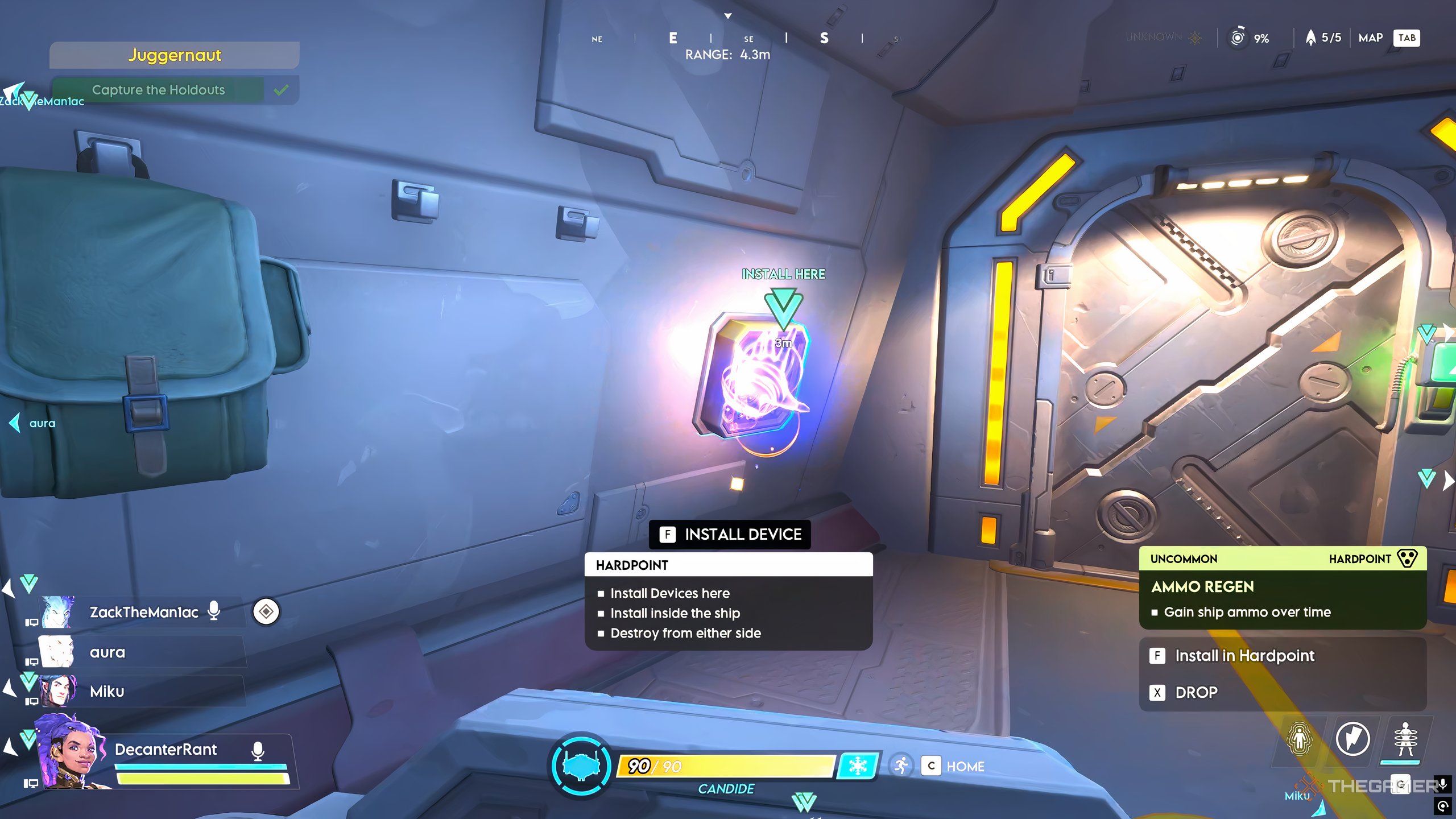Click the diamond ping marker beside ZackTheMan1ac
The width and height of the screenshot is (1456, 819).
tap(266, 610)
